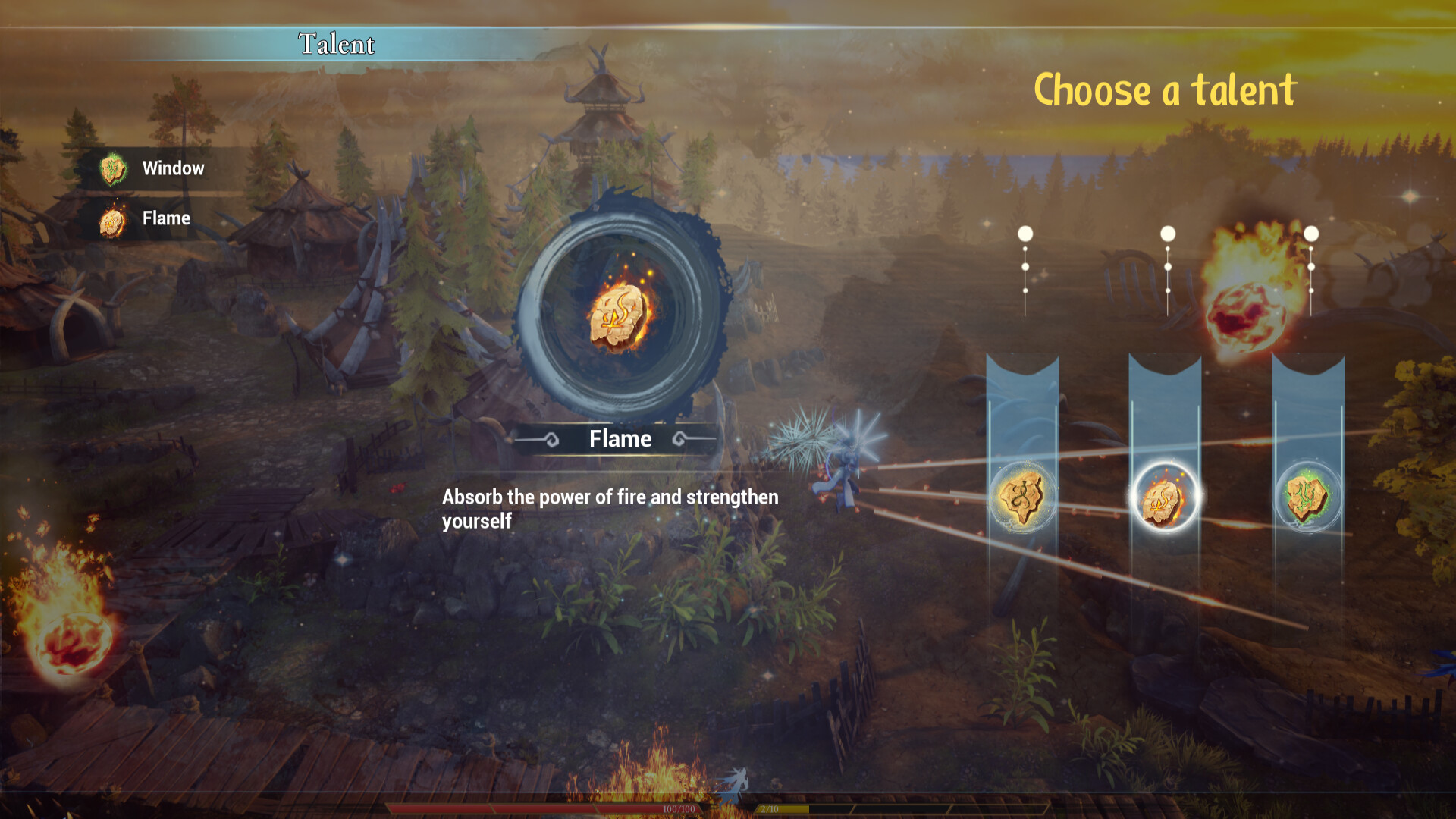This screenshot has width=1456, height=819.
Task: Click the large Flame rune preview circle
Action: point(620,314)
